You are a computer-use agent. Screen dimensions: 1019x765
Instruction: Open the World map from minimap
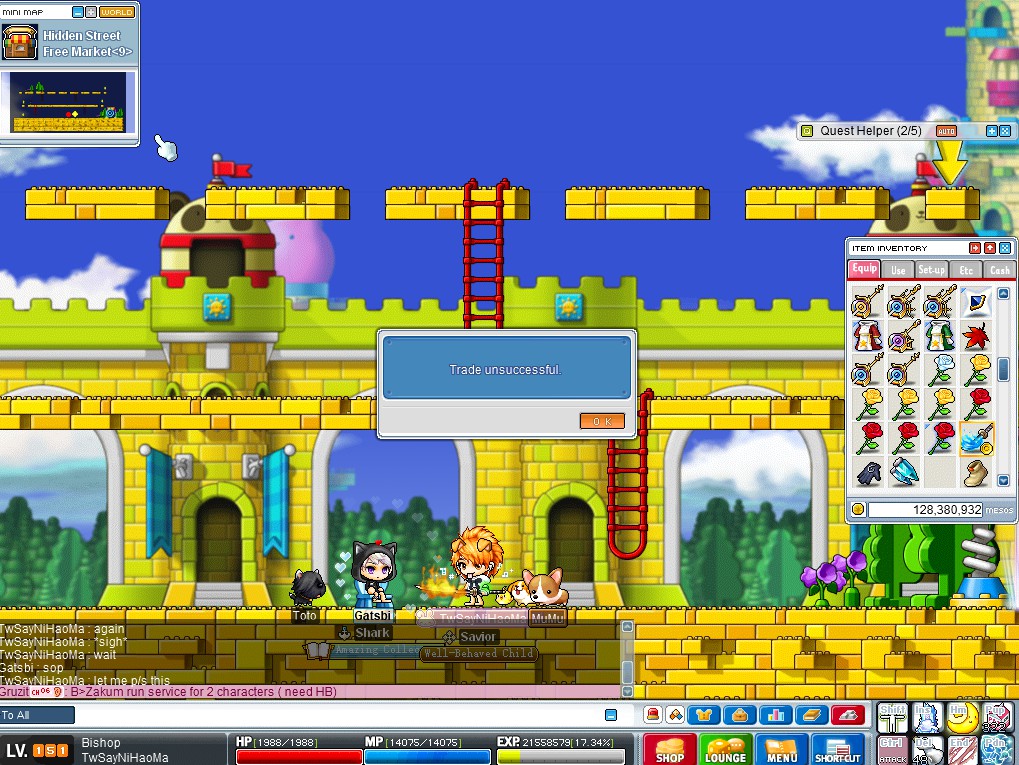coord(117,12)
